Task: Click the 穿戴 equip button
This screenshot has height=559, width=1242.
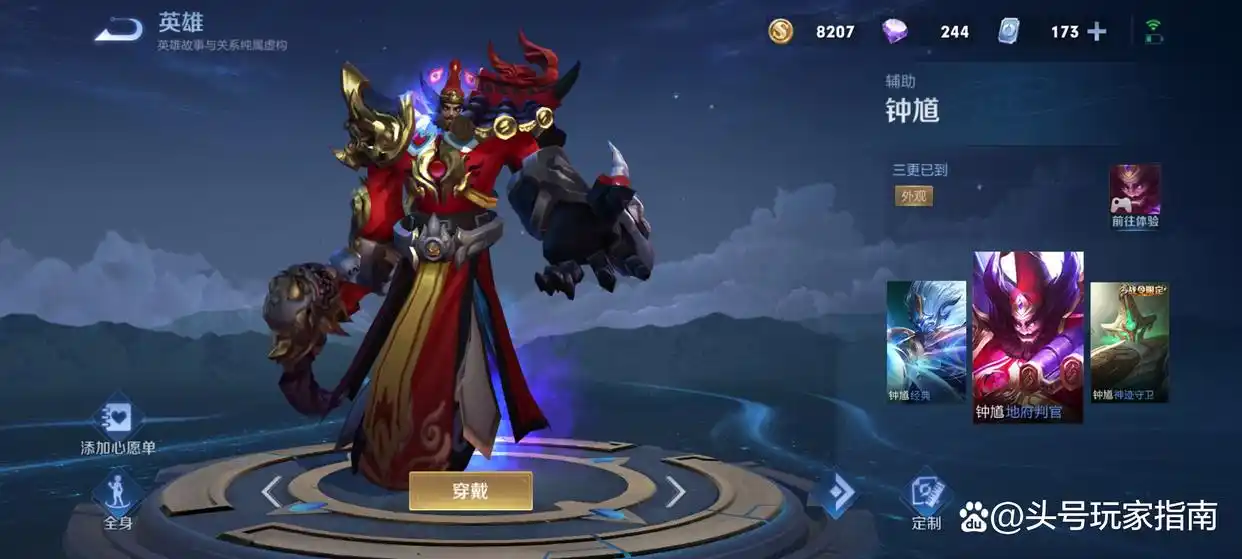Action: click(470, 490)
